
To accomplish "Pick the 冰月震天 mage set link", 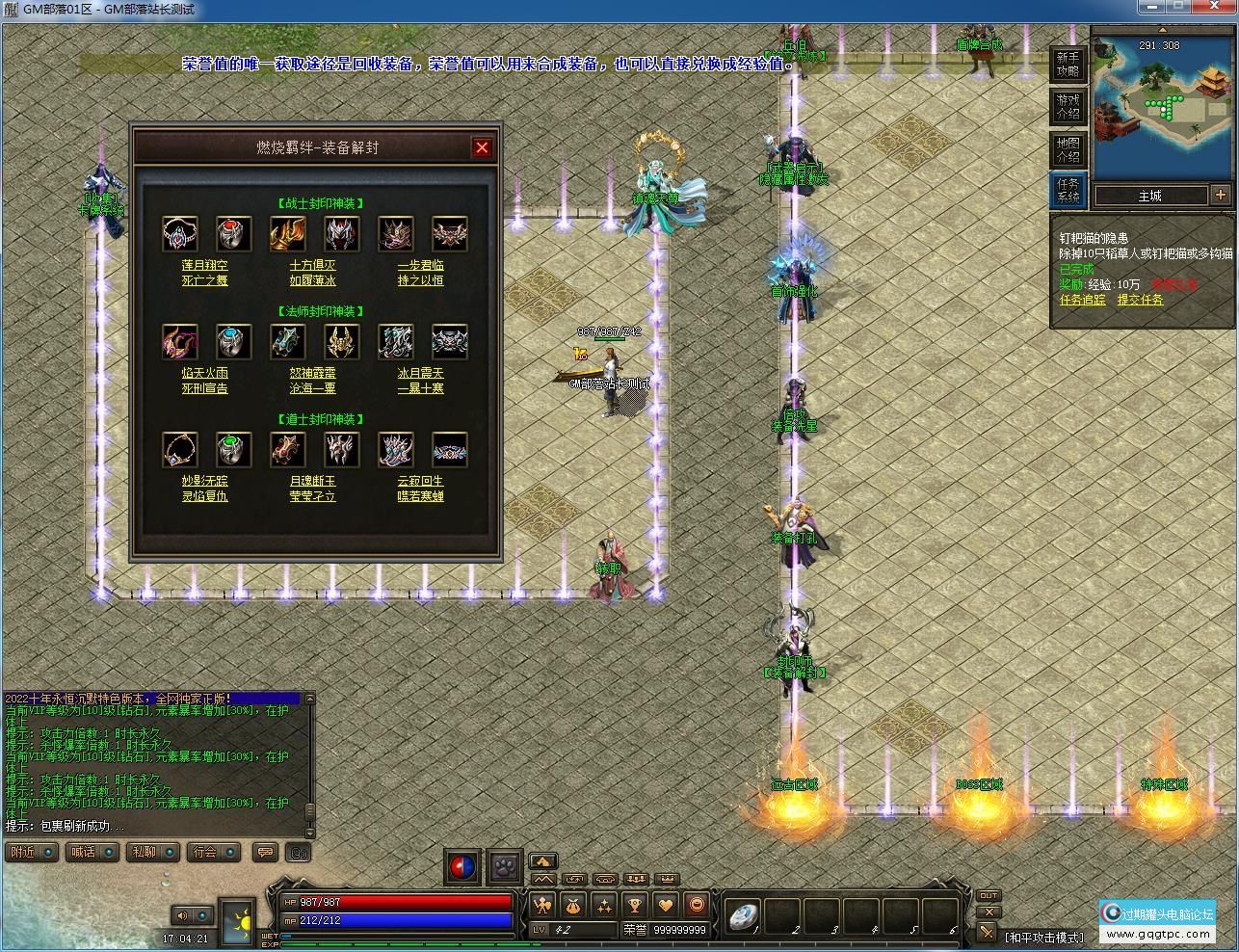I will tap(420, 373).
